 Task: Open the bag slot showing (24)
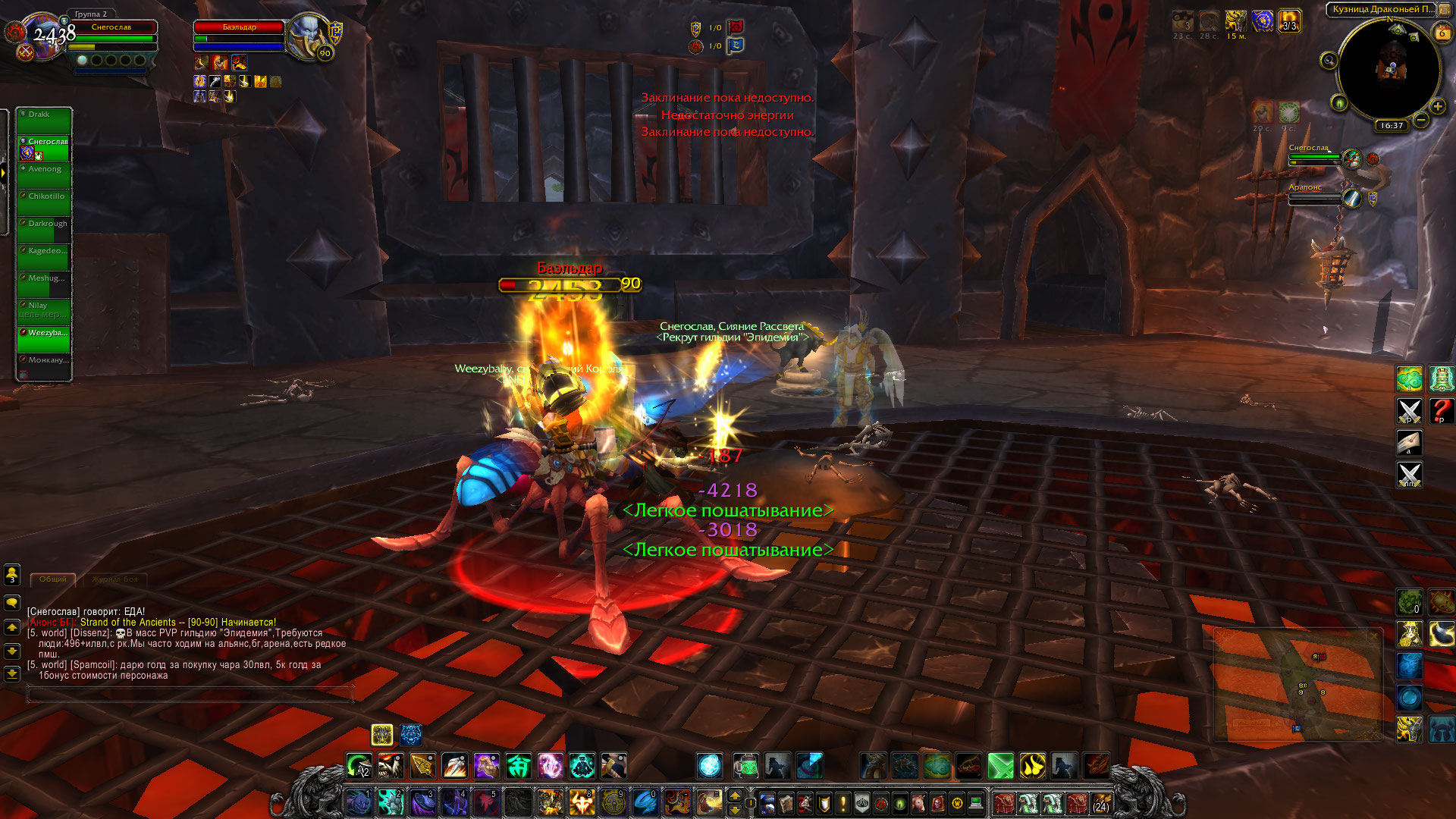1100,802
